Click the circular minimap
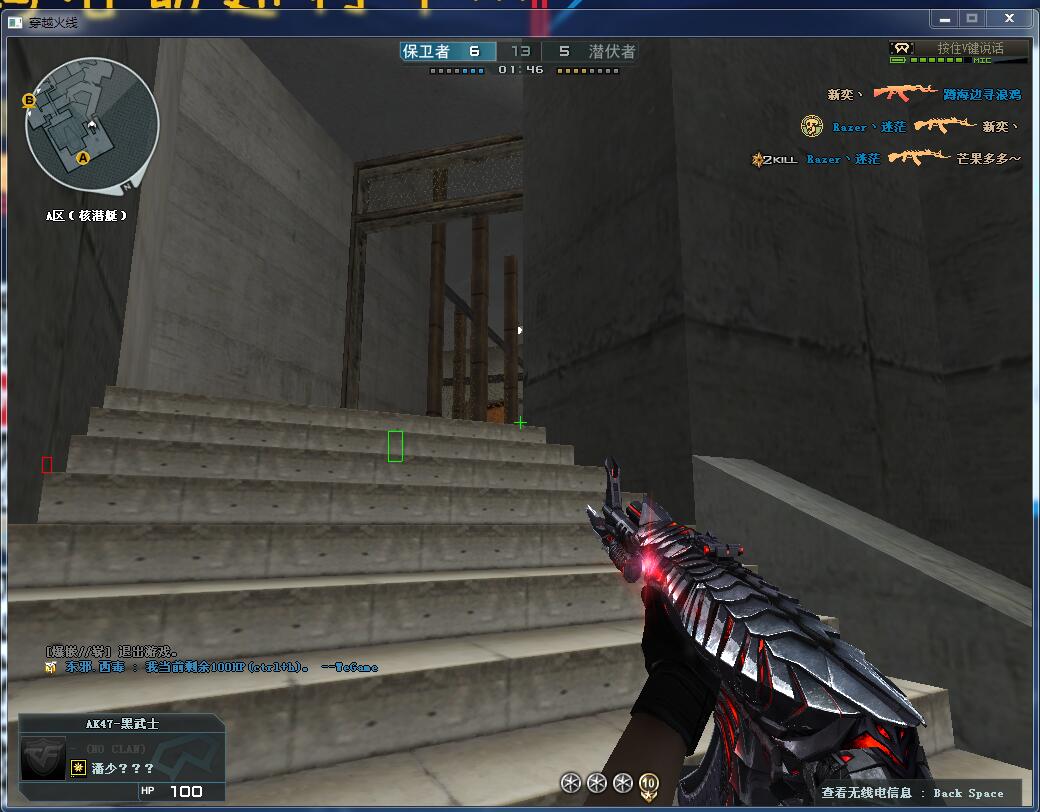Screen dimensions: 1040x812 point(92,124)
